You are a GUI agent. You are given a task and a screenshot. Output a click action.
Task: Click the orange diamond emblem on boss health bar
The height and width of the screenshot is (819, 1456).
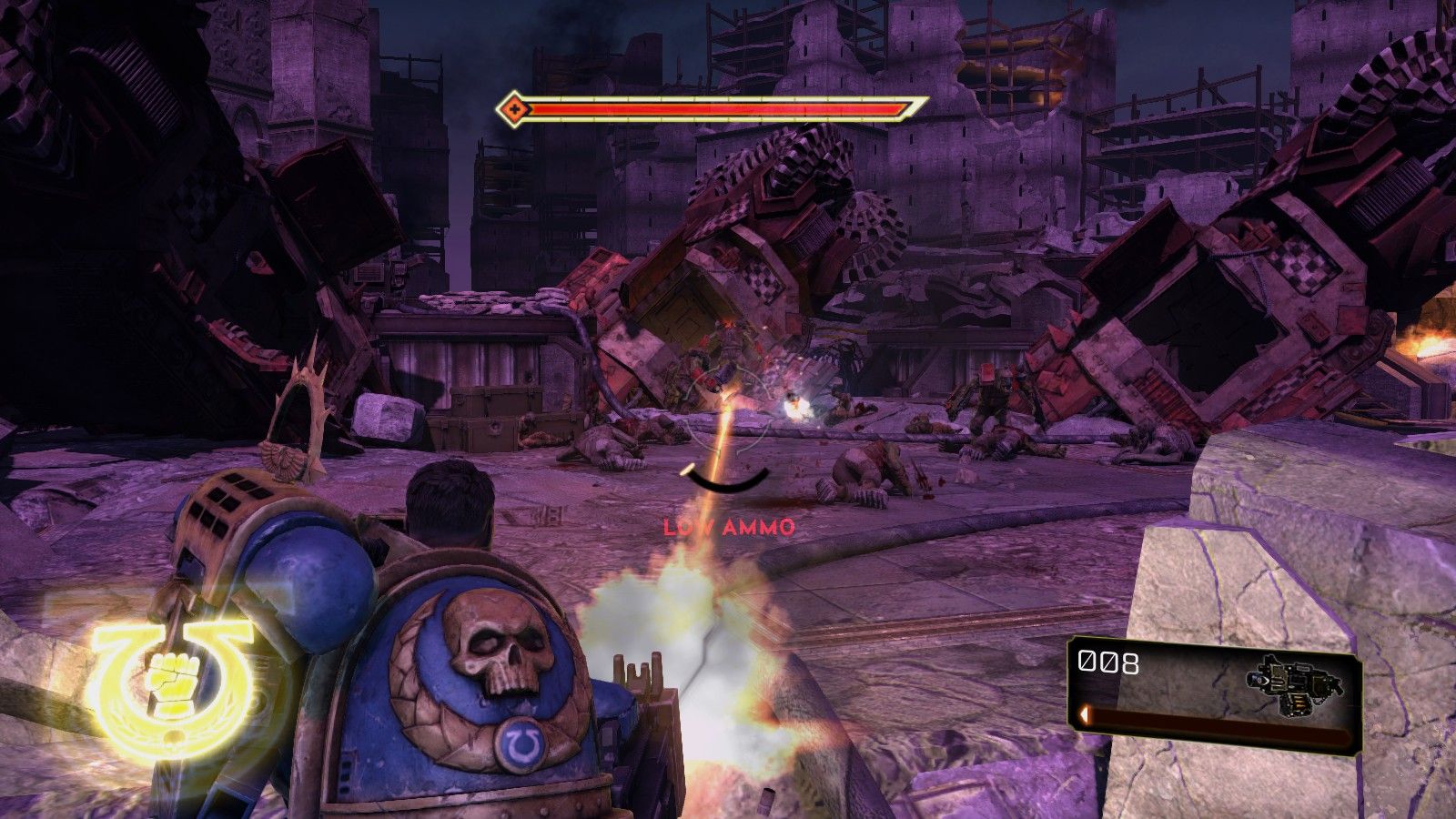tap(515, 111)
